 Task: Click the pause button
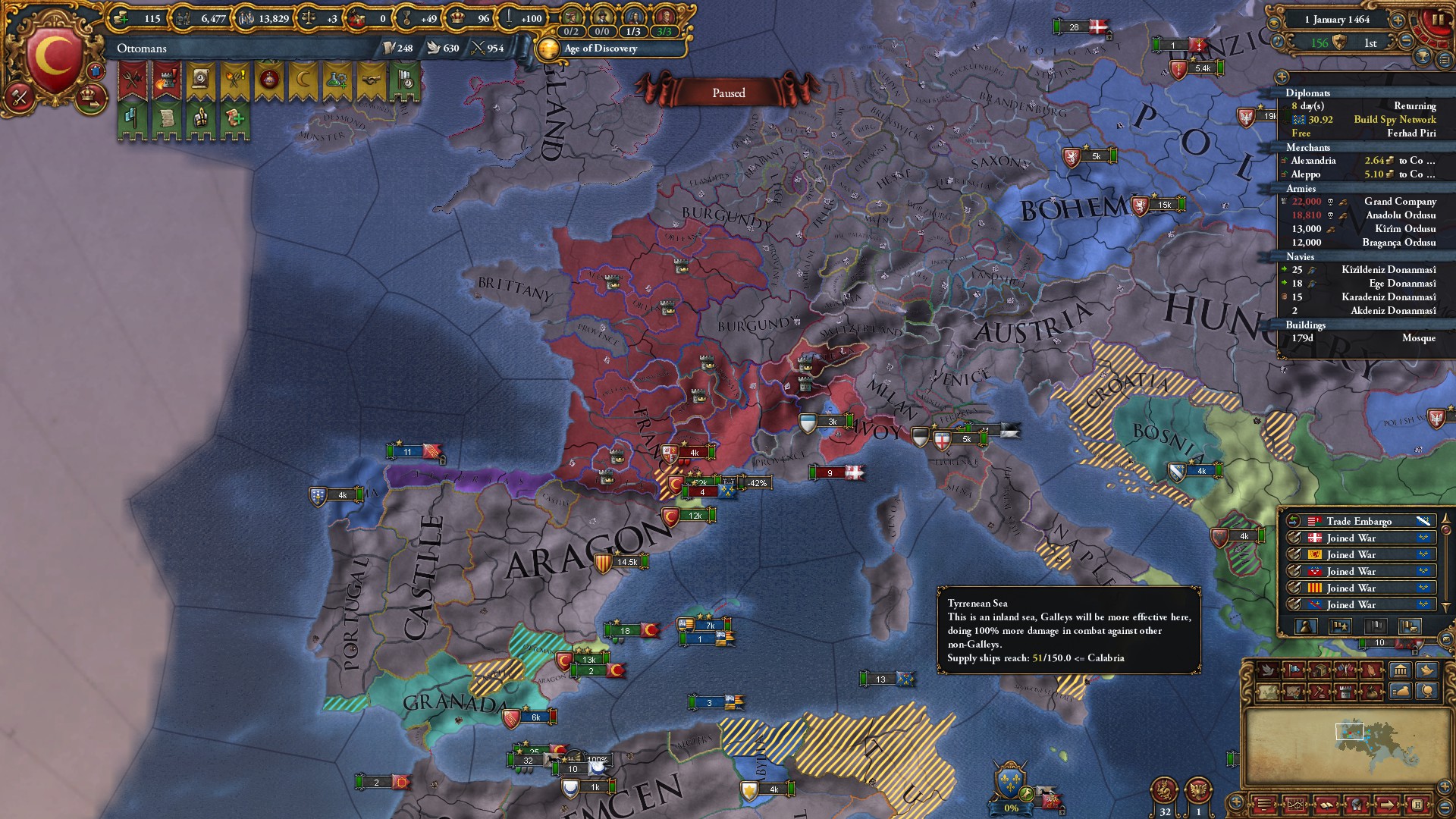click(x=1436, y=20)
